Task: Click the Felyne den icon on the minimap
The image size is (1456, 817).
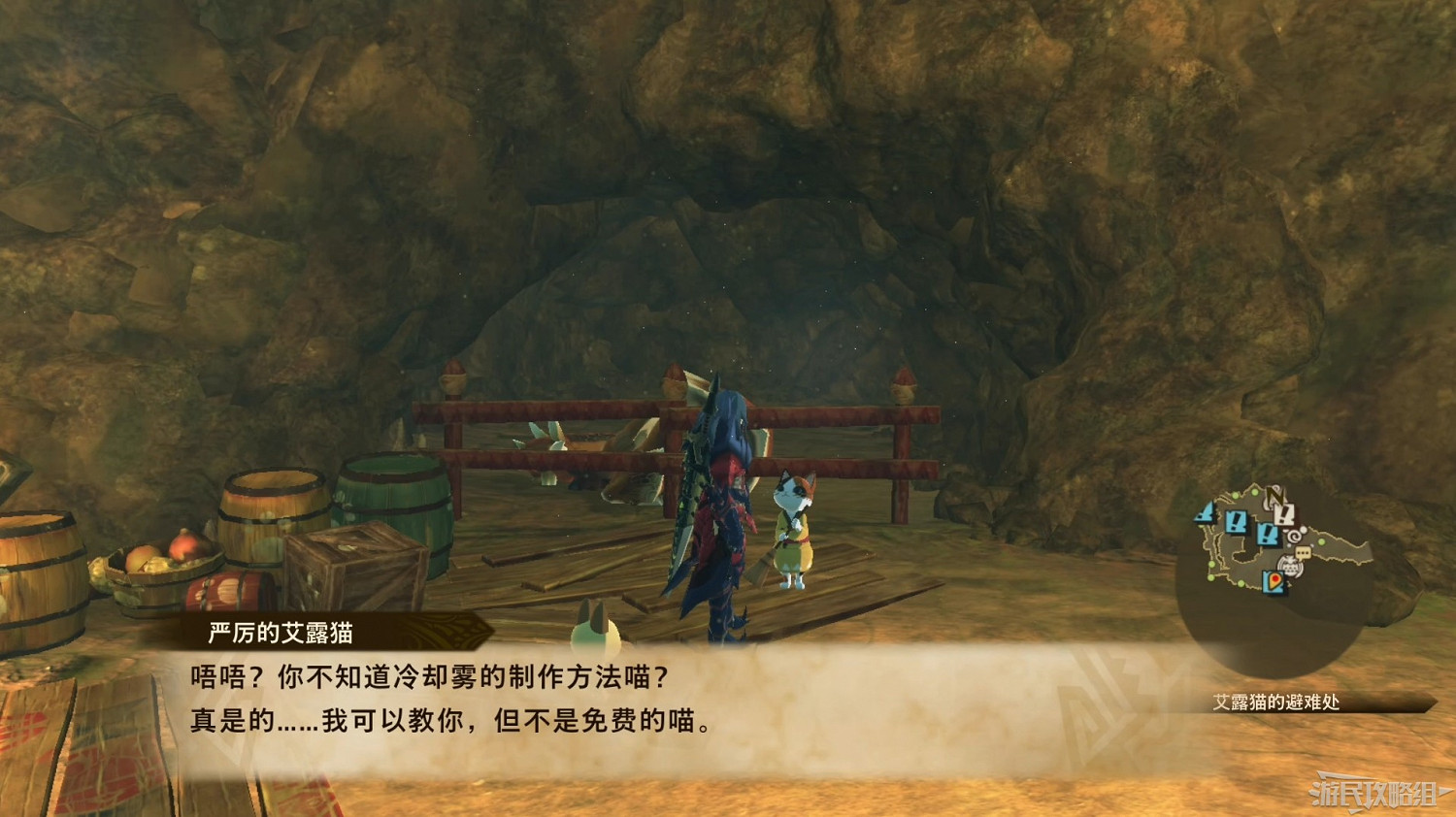Action: point(1290,564)
